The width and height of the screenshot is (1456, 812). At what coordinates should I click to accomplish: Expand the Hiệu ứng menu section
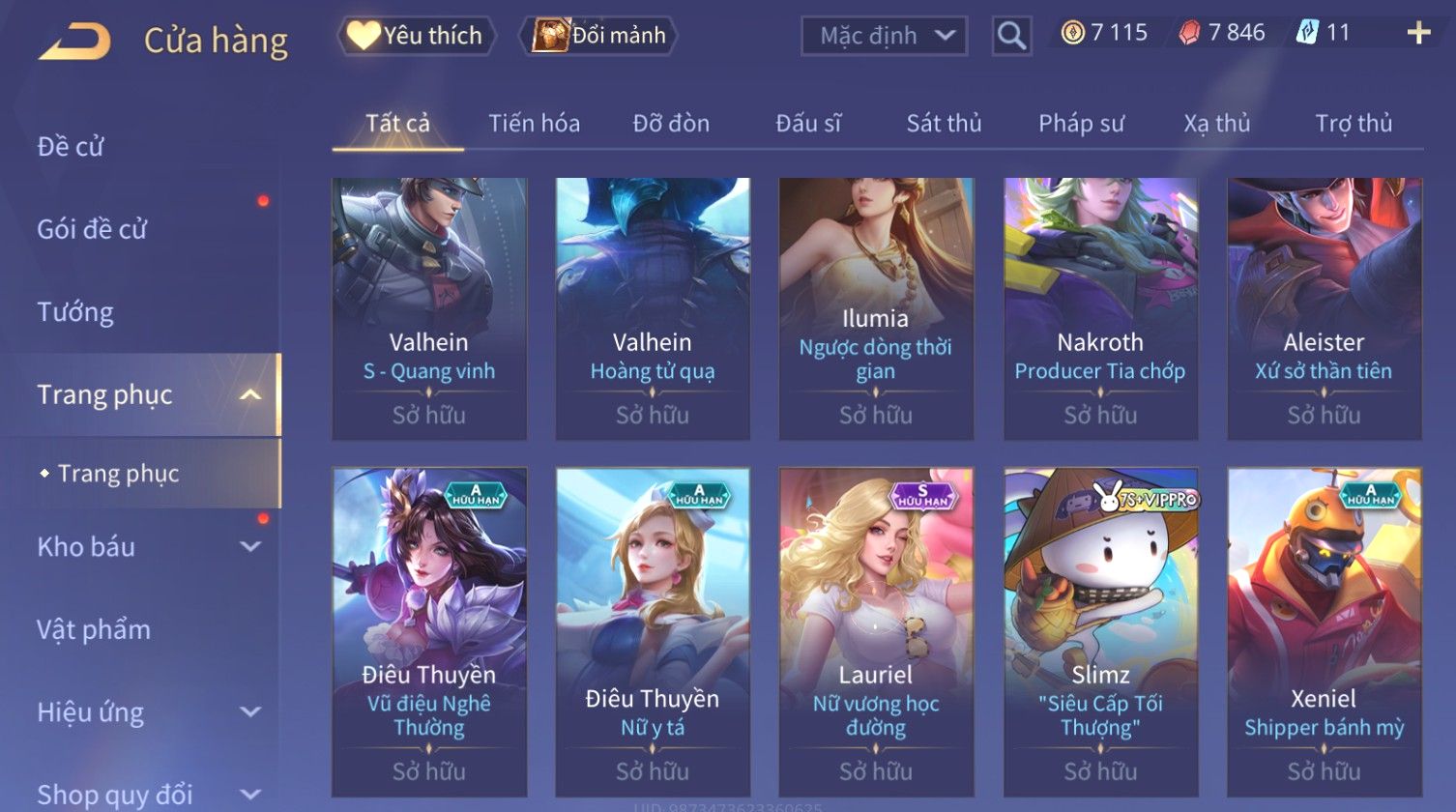coord(145,713)
